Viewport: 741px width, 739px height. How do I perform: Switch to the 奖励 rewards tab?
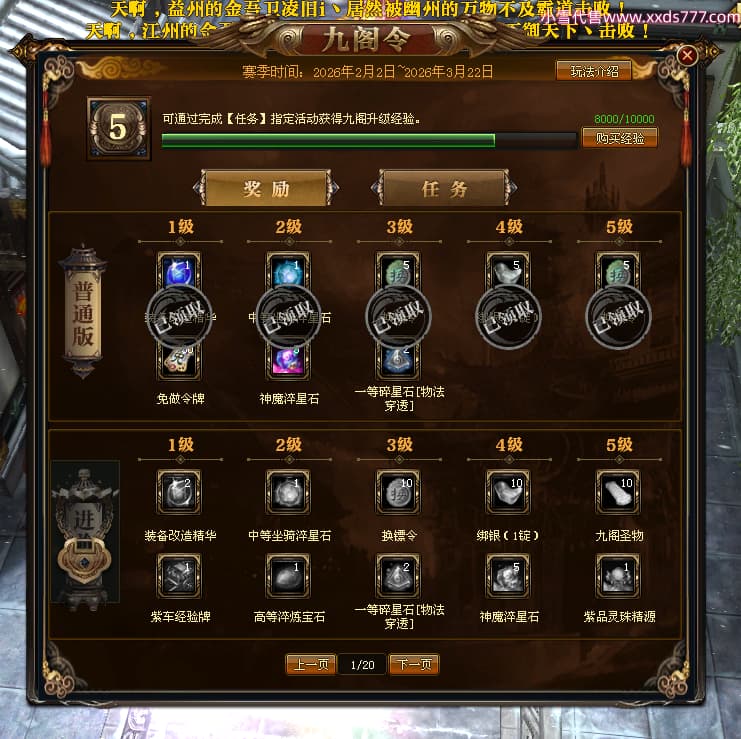[266, 188]
